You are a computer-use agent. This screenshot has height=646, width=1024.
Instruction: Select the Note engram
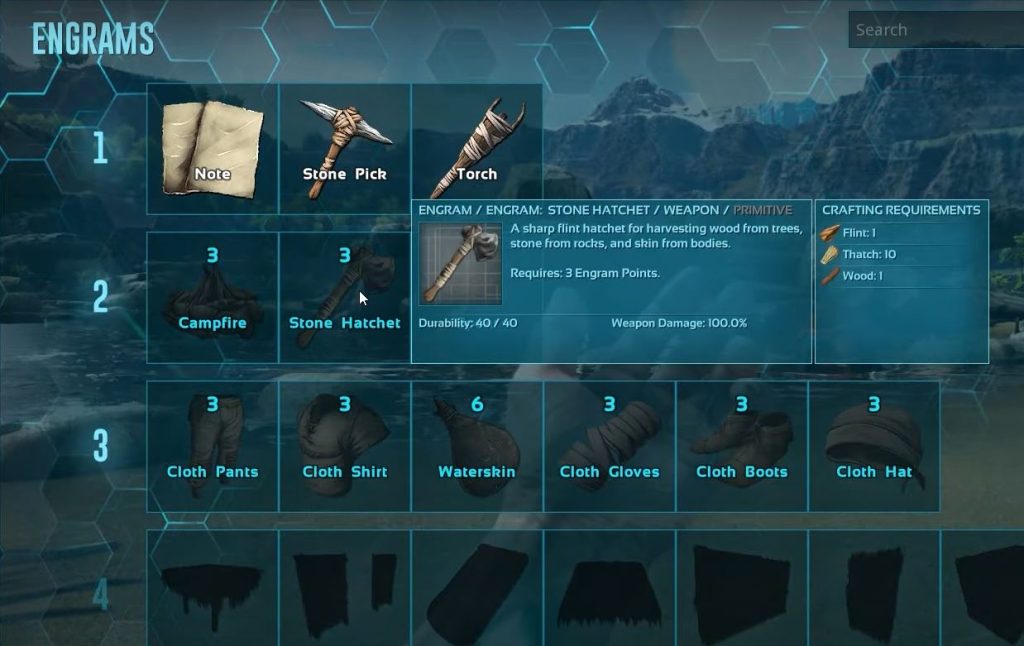212,148
